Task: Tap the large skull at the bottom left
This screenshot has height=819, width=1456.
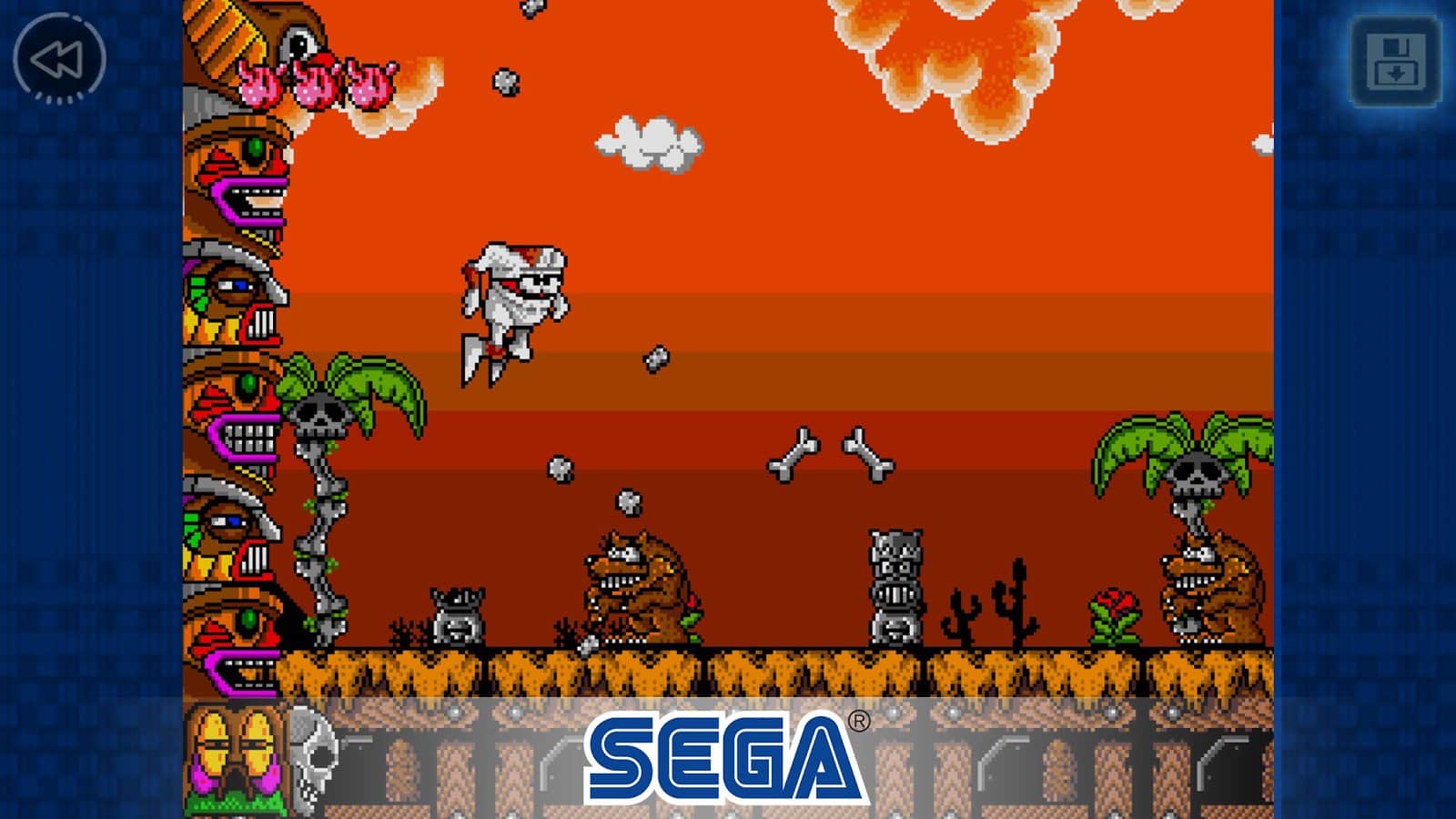Action: [314, 755]
